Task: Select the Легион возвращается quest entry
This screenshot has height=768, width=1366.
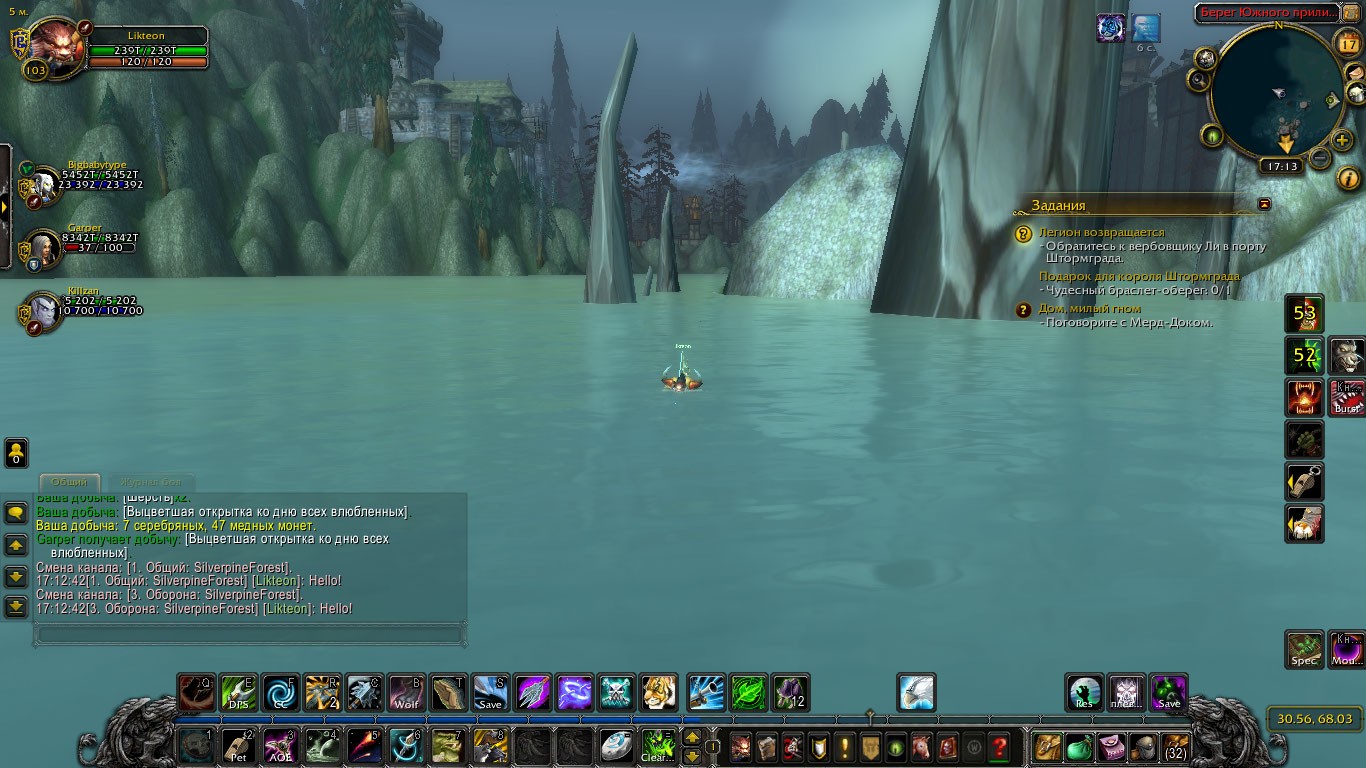Action: point(1101,232)
